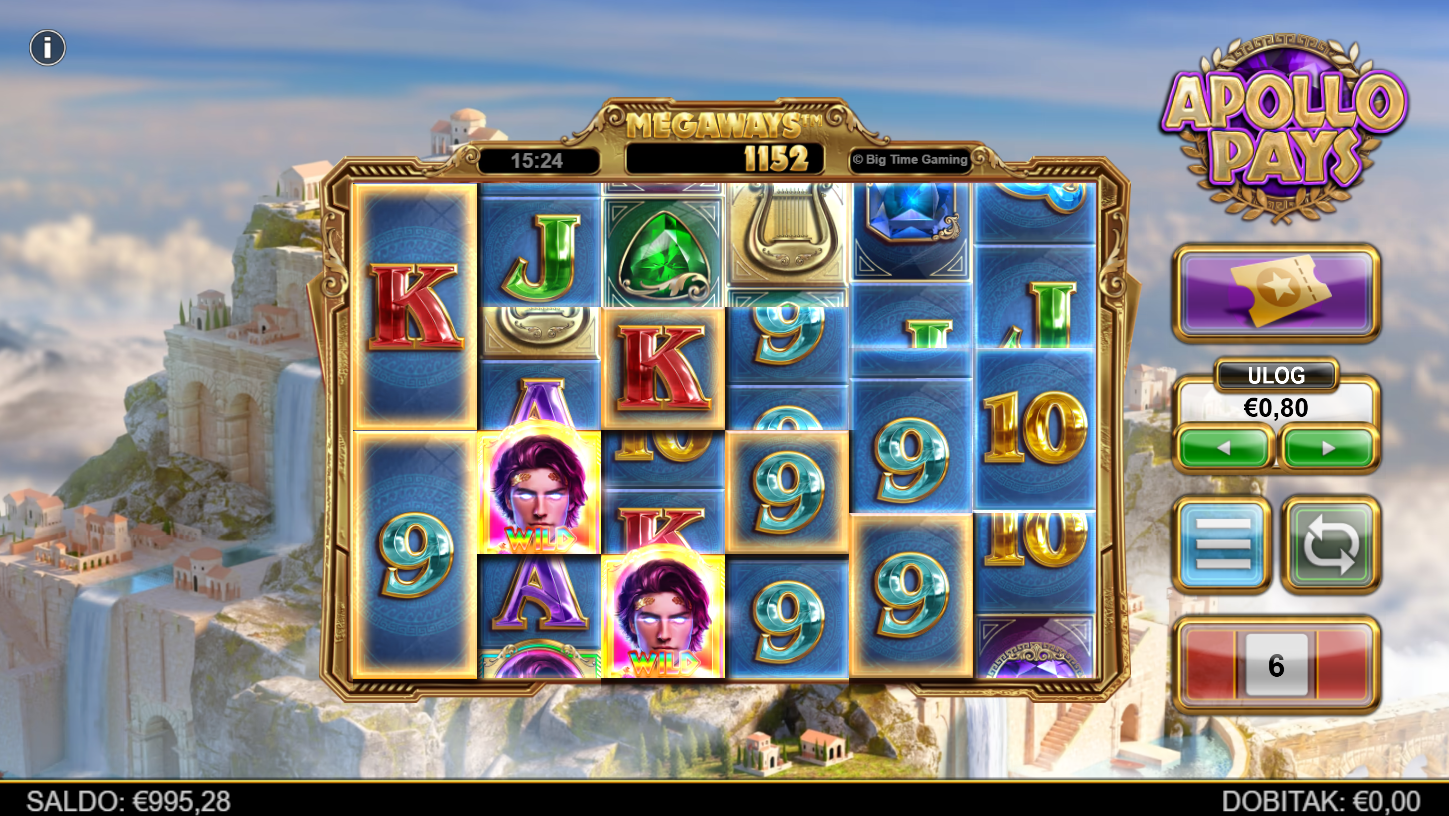Viewport: 1449px width, 816px height.
Task: Activate the autoplay loop arrows button
Action: click(x=1331, y=544)
